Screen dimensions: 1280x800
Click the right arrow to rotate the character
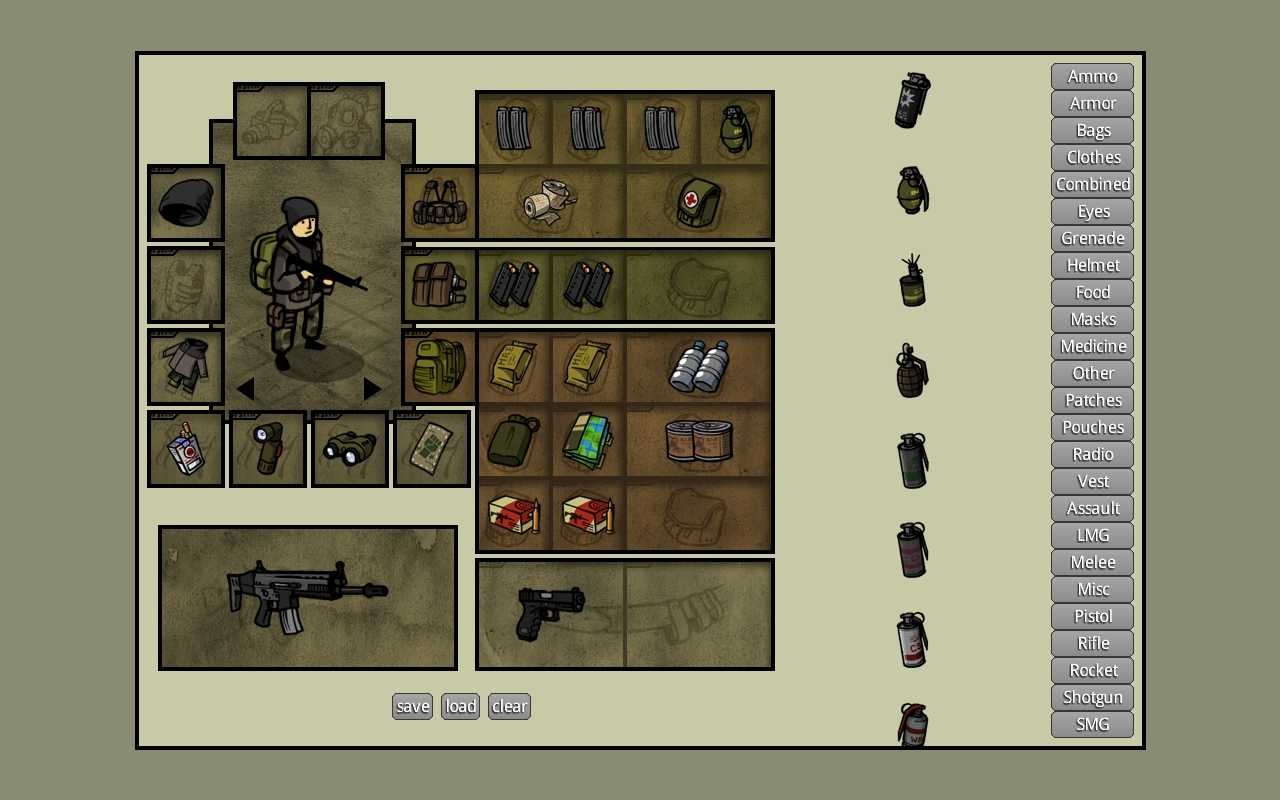[x=371, y=389]
